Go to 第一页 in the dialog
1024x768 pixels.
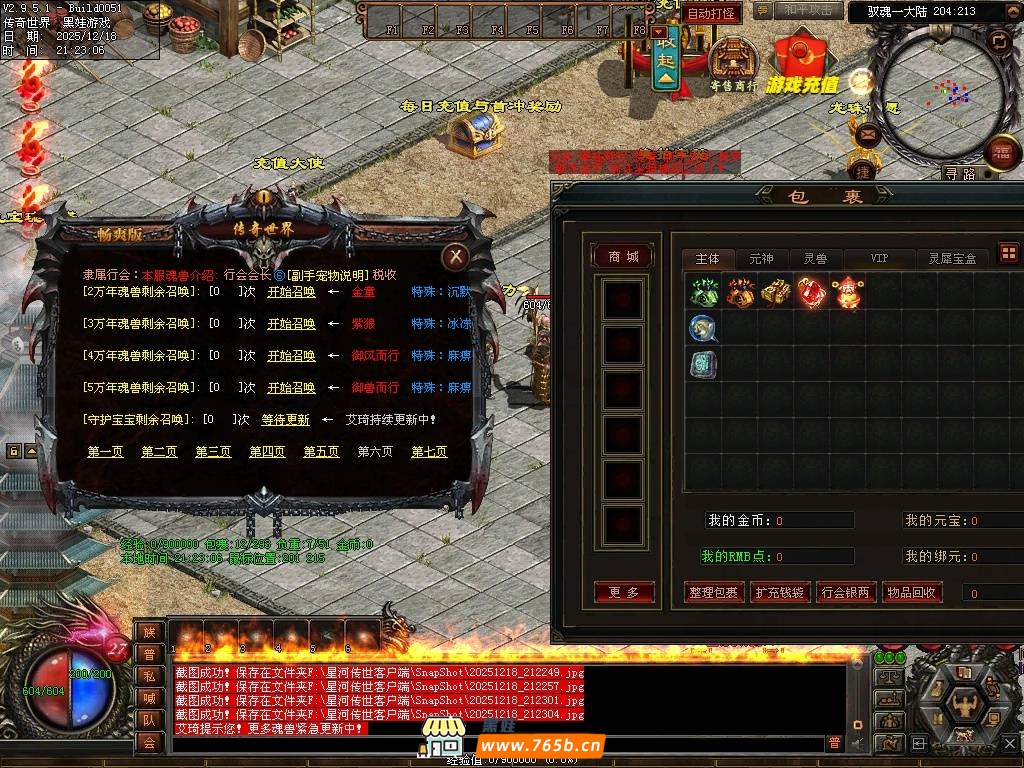(105, 452)
